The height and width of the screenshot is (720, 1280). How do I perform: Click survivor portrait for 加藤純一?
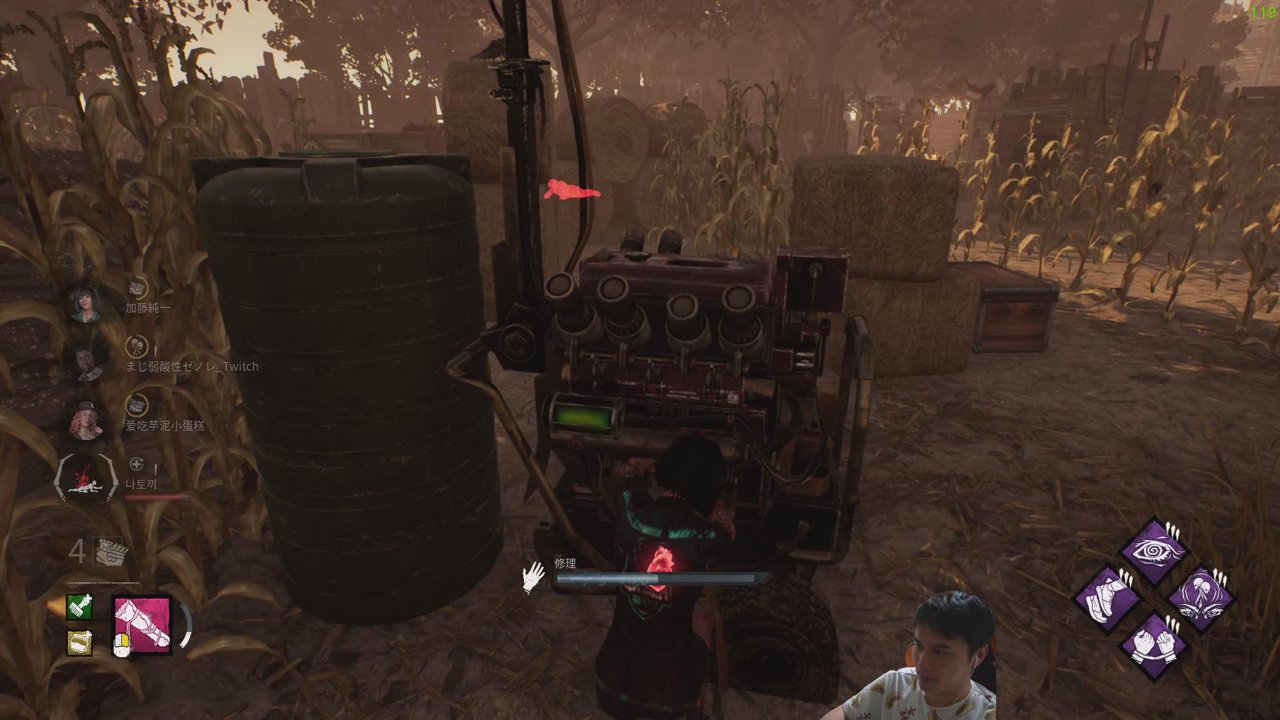(86, 303)
